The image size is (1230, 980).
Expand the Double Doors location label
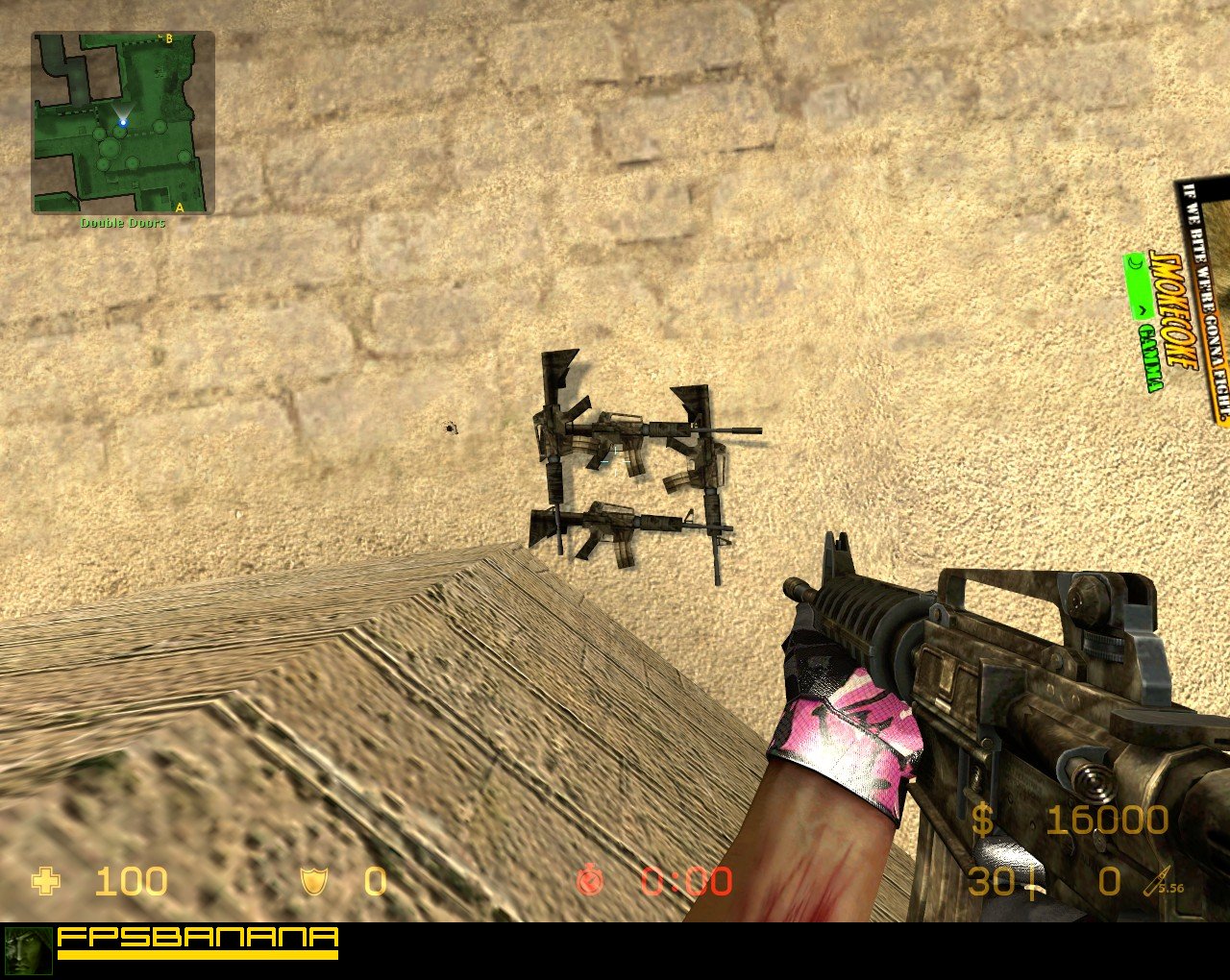[121, 222]
